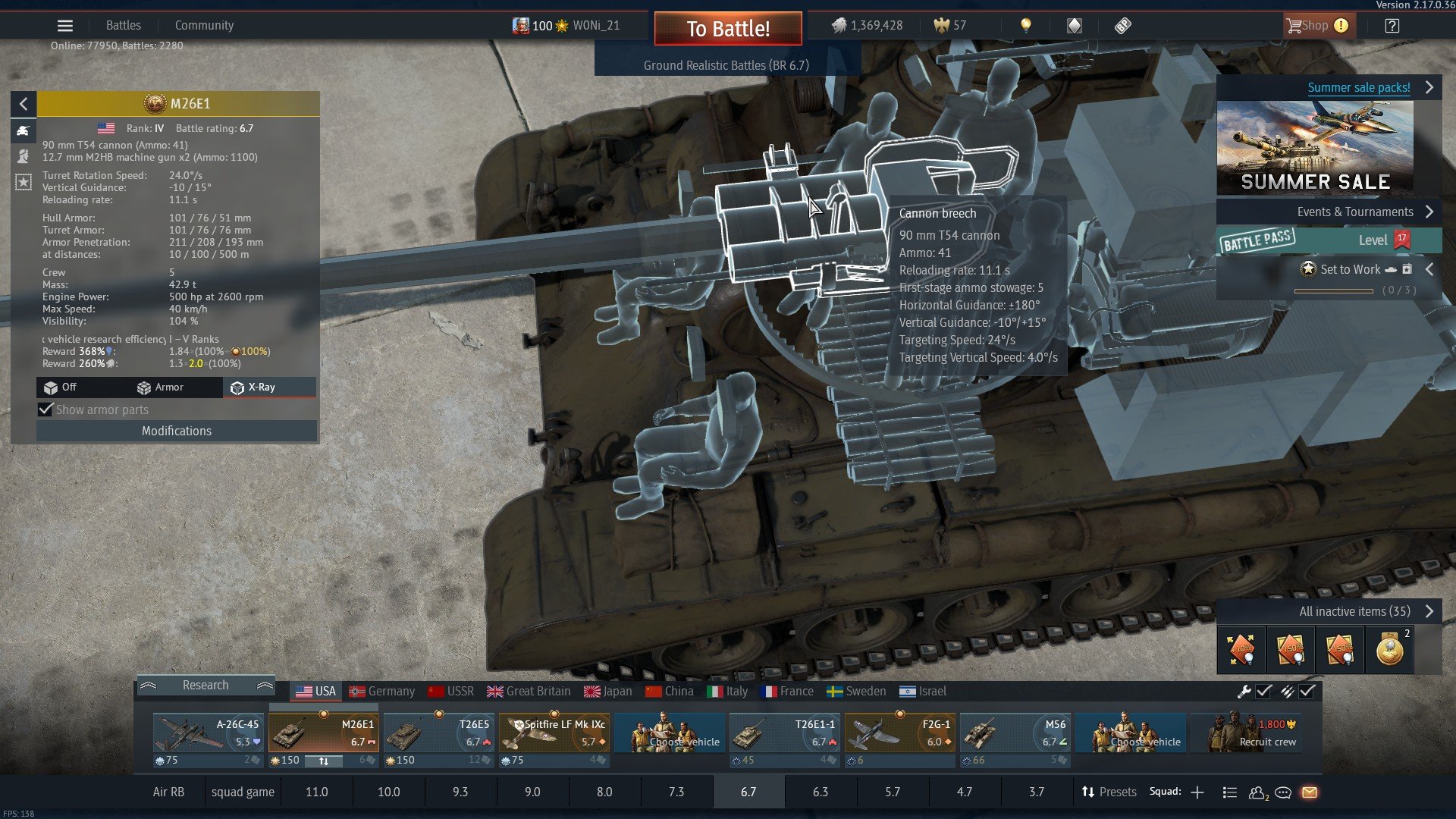This screenshot has width=1456, height=819.
Task: Open messages with the mail envelope icon
Action: click(1311, 792)
